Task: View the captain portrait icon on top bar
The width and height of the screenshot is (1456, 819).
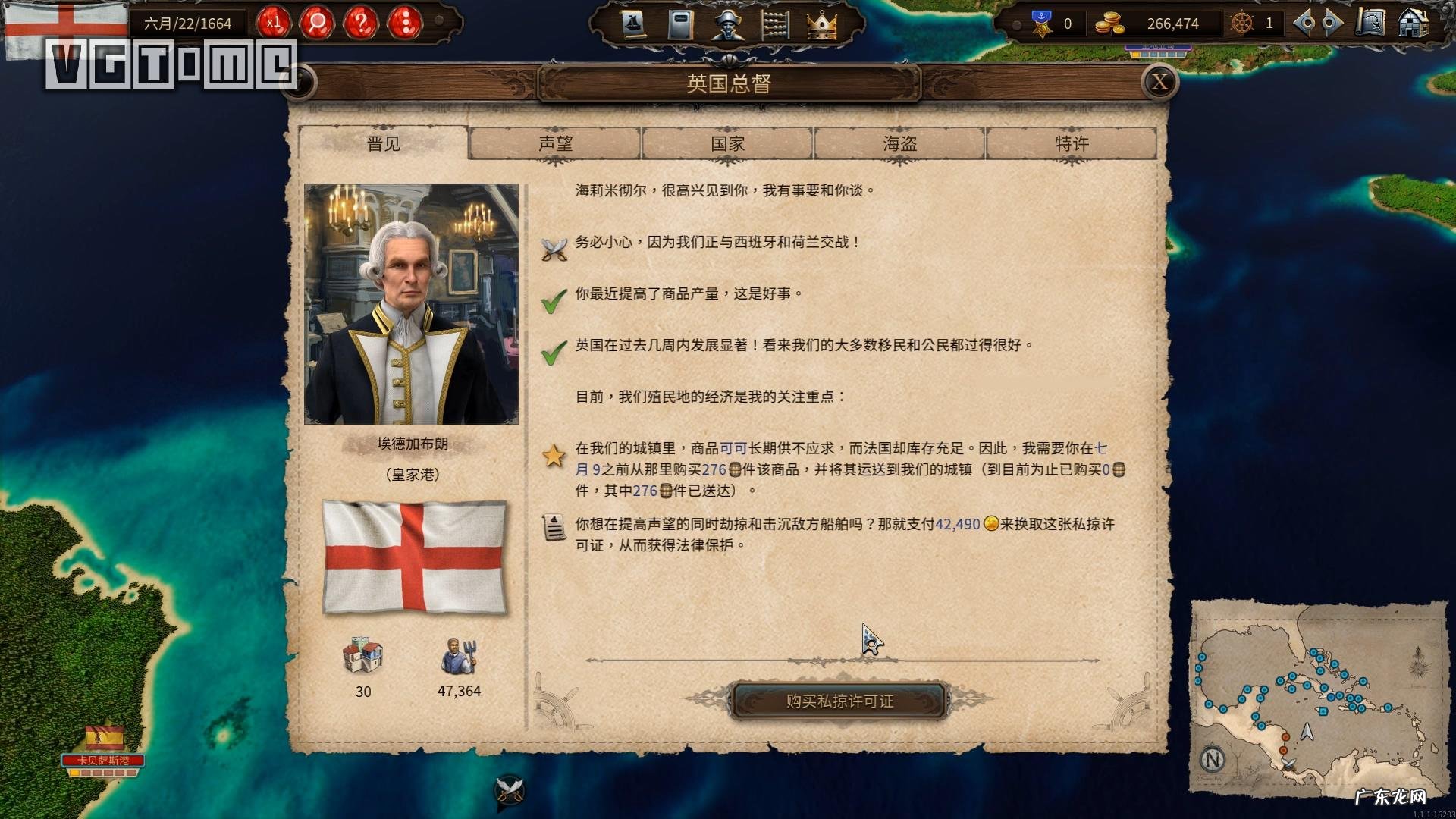Action: (728, 24)
